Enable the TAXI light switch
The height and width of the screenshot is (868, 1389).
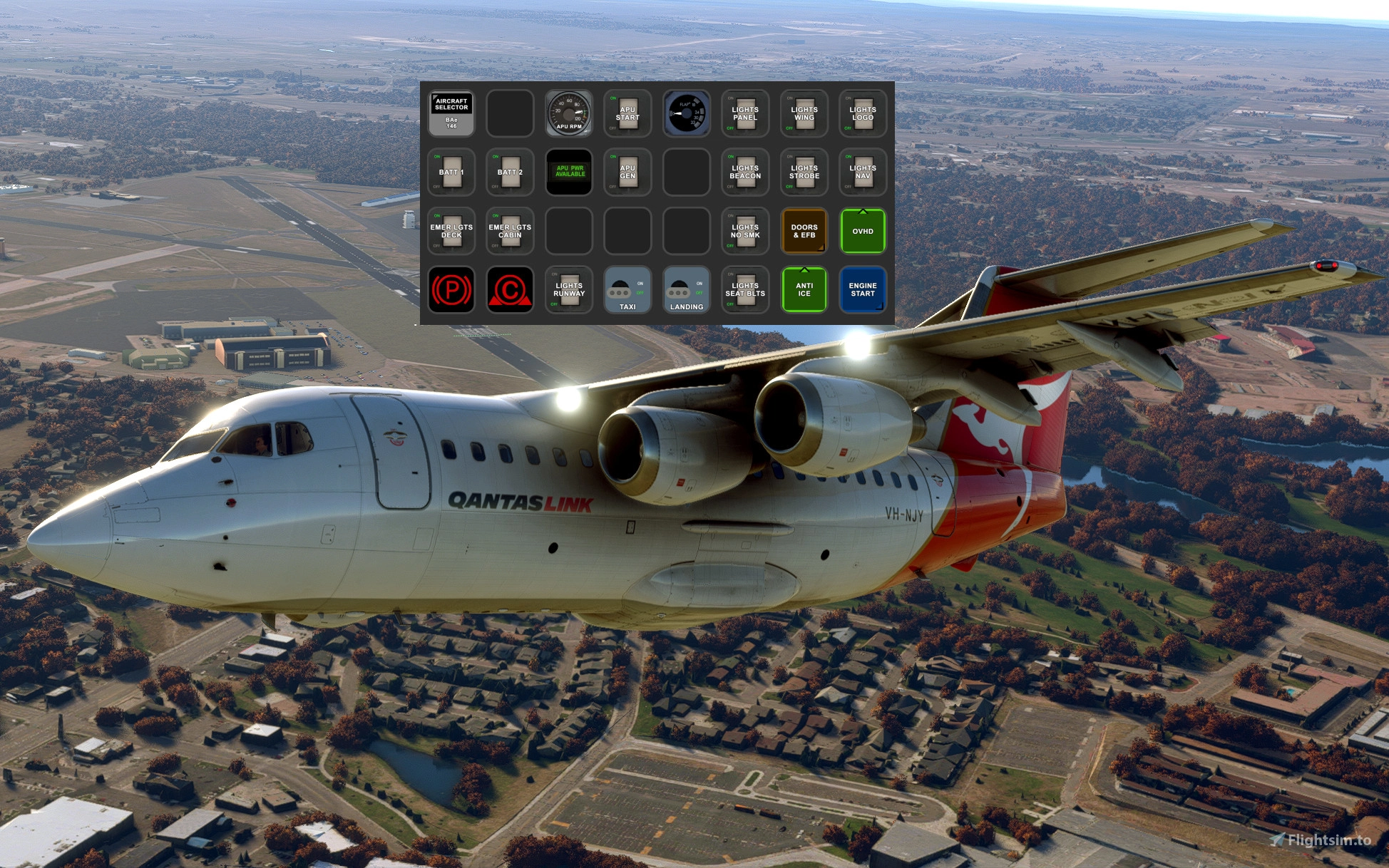coord(627,290)
